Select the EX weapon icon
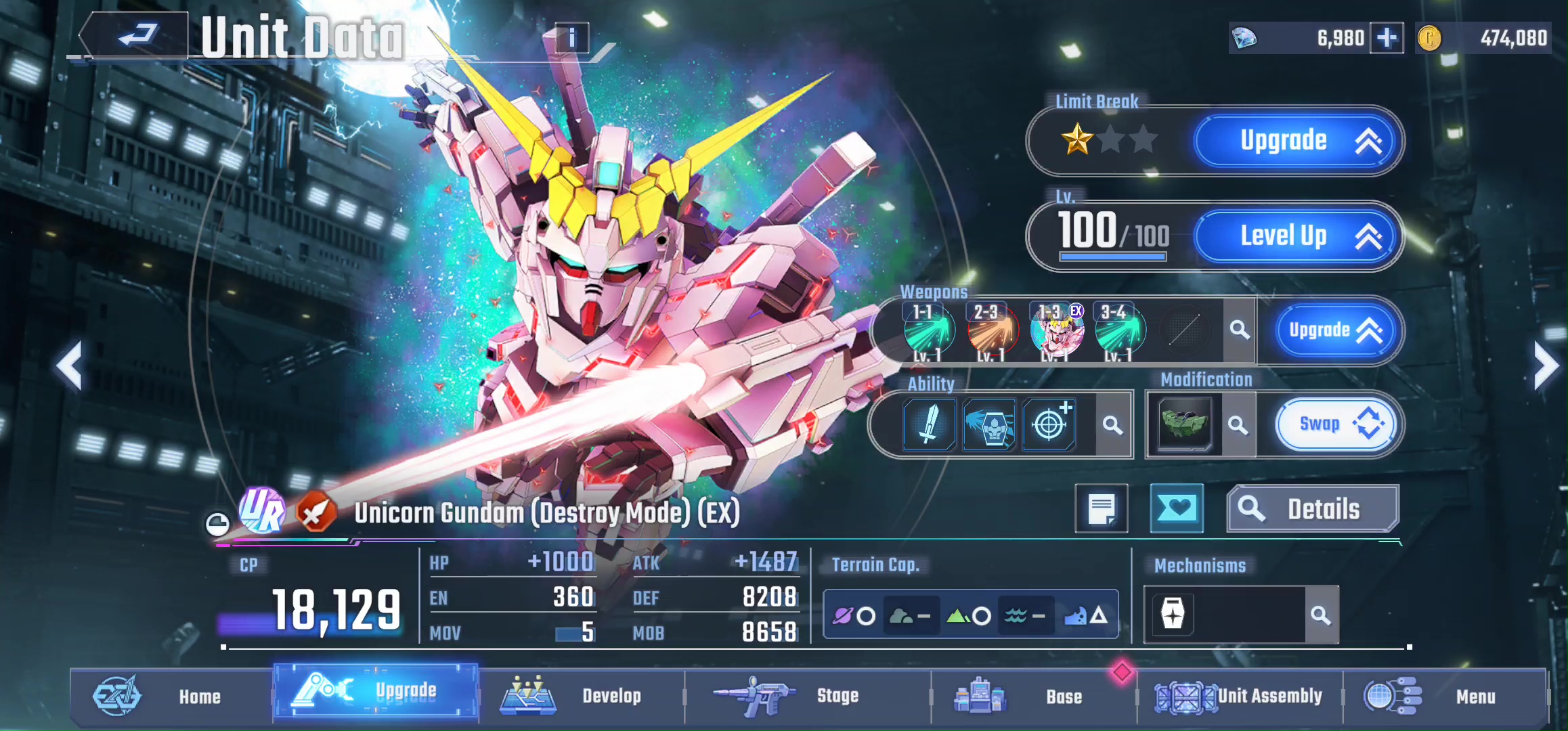 coord(1056,330)
